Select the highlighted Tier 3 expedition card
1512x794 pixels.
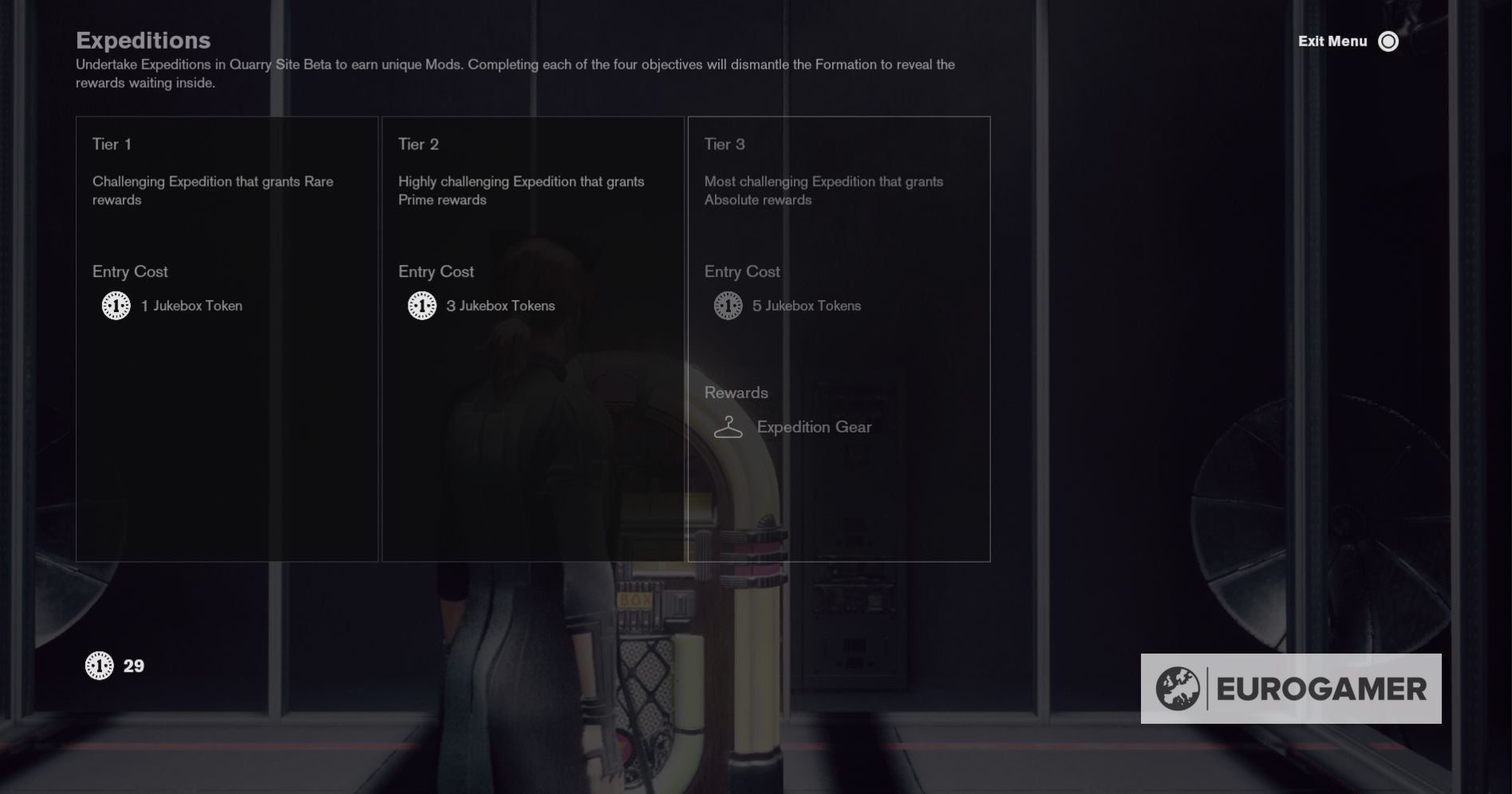[x=839, y=338]
